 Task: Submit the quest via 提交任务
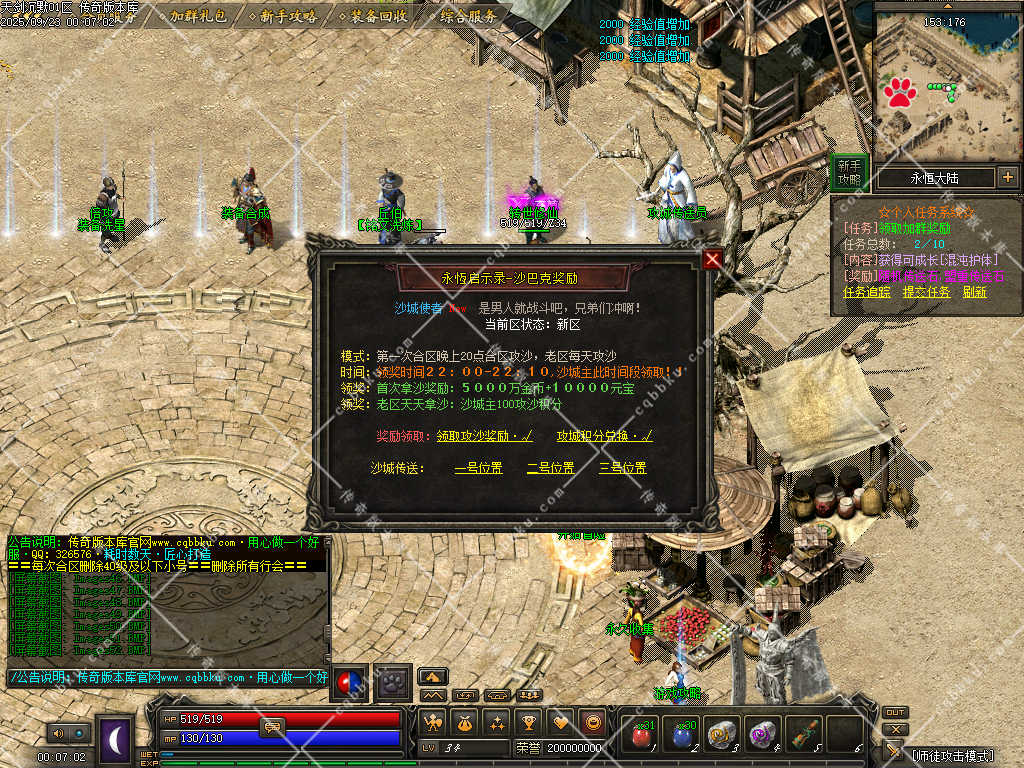pos(926,292)
